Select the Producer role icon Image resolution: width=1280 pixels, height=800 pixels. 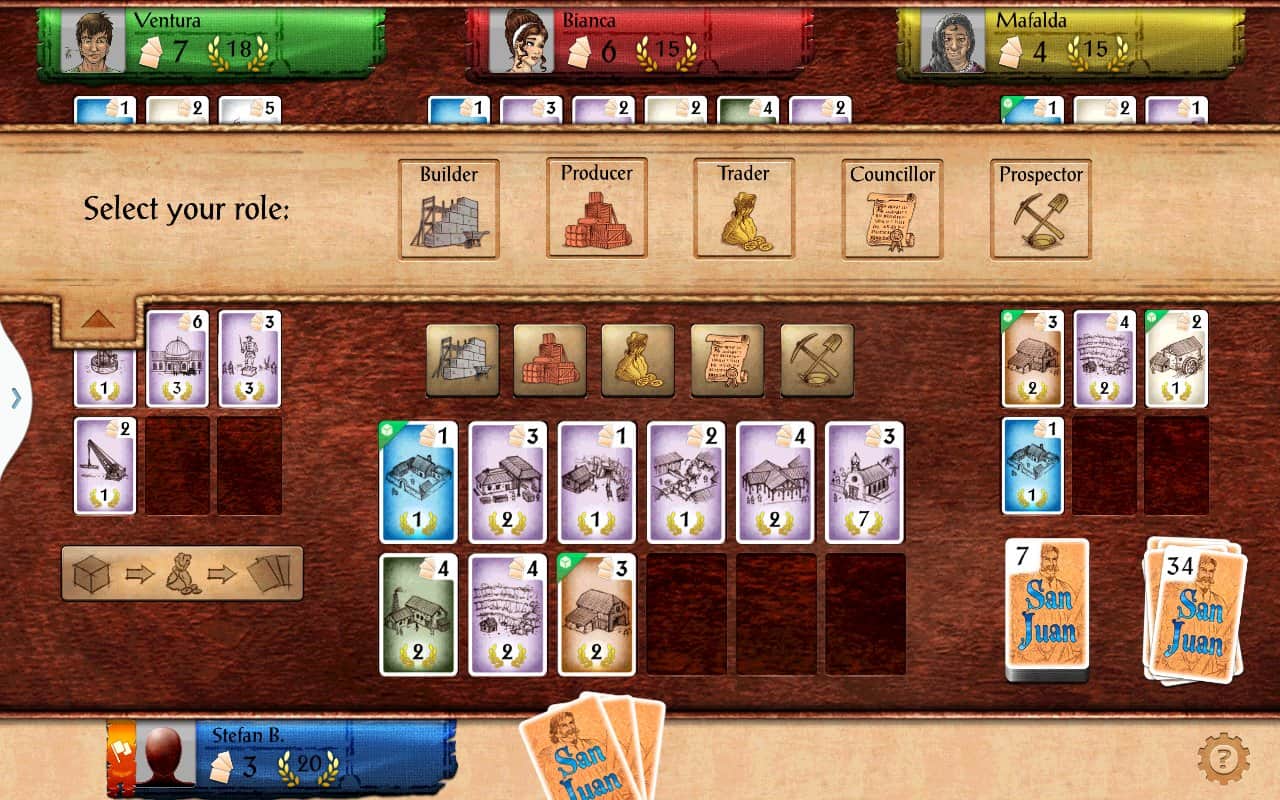pos(595,207)
